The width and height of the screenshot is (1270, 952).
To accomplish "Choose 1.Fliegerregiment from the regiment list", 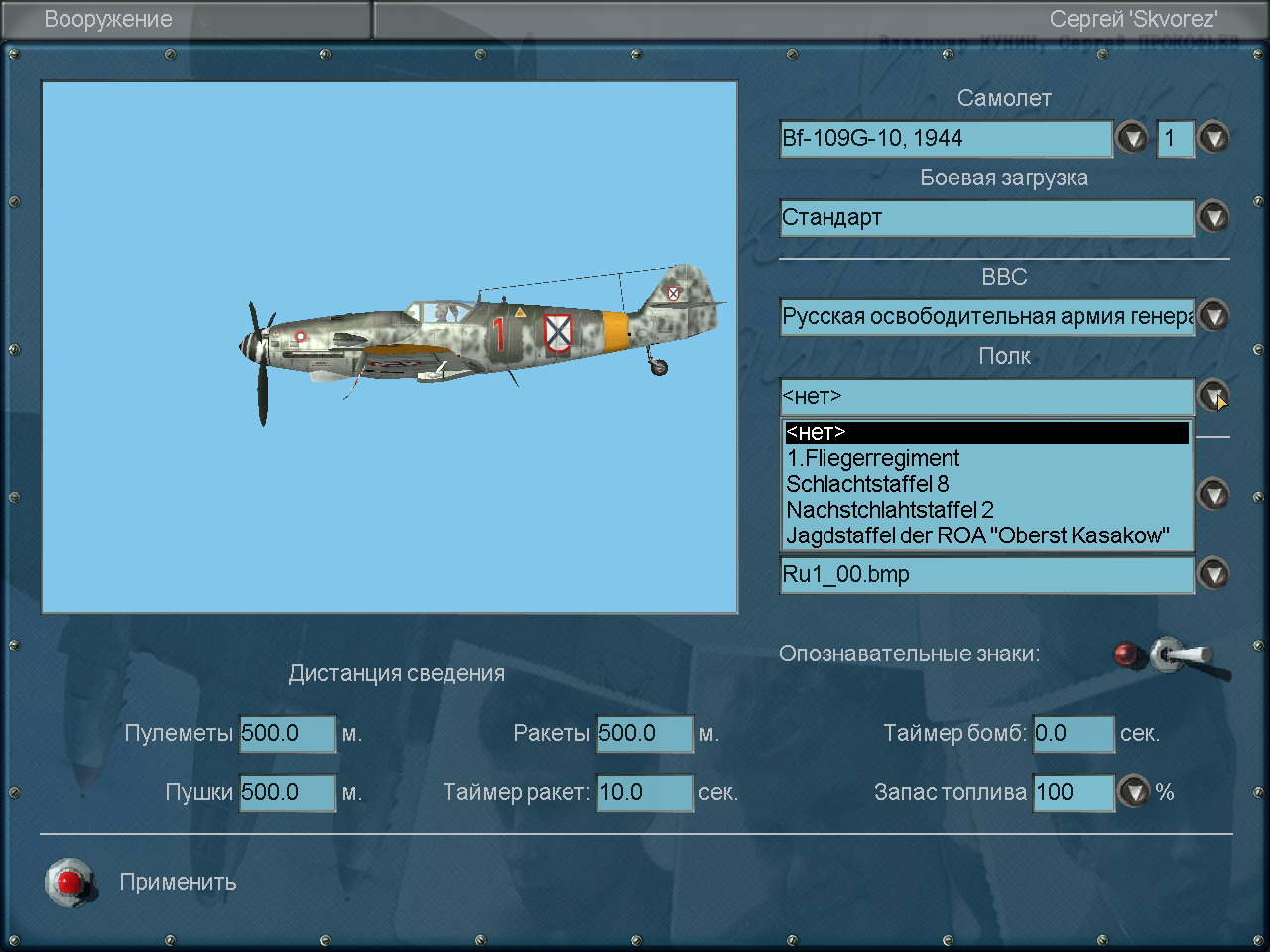I will coord(873,459).
